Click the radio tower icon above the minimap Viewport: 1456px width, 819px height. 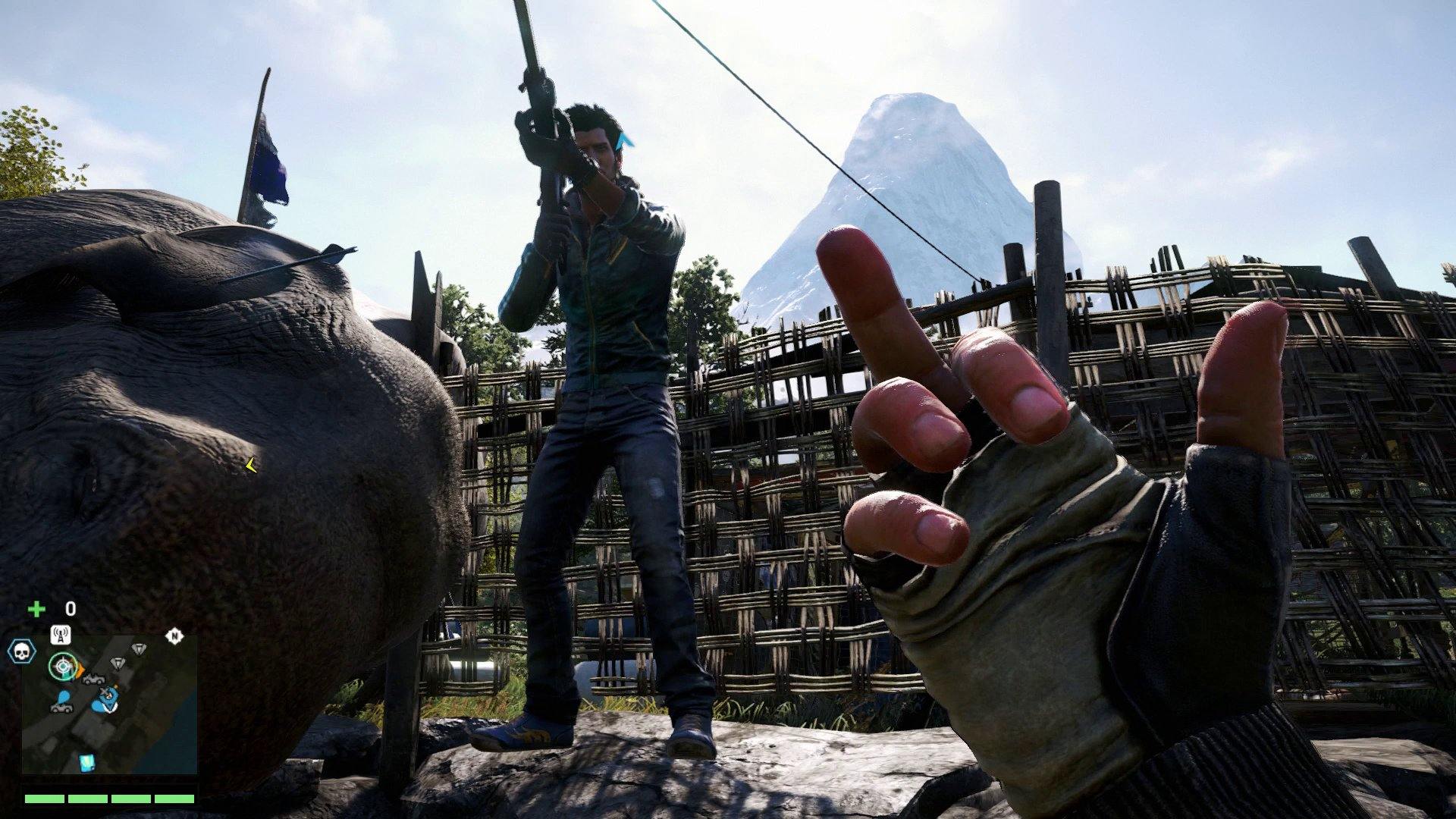pyautogui.click(x=61, y=635)
